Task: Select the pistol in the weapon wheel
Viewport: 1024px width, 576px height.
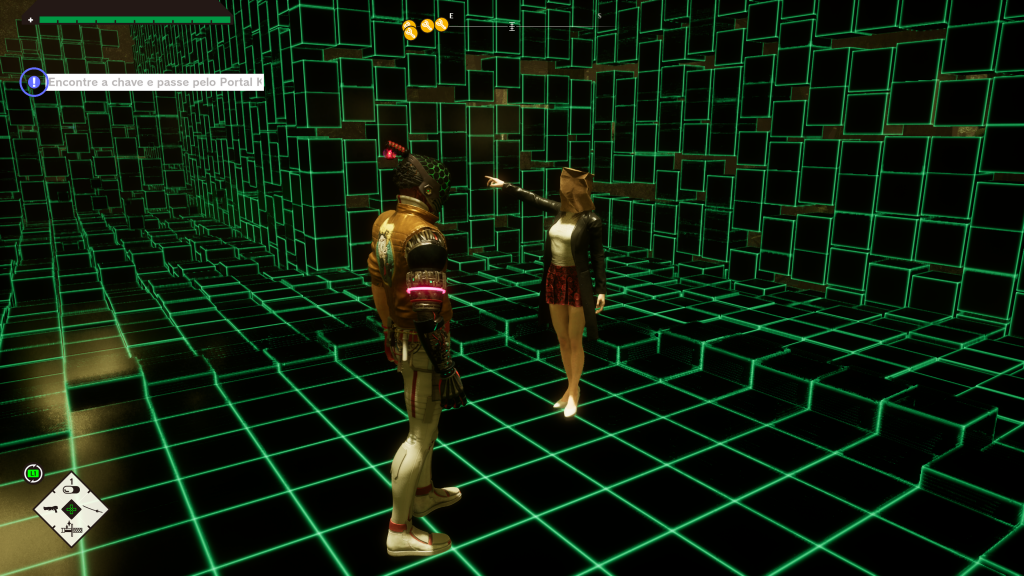Action: tap(50, 509)
